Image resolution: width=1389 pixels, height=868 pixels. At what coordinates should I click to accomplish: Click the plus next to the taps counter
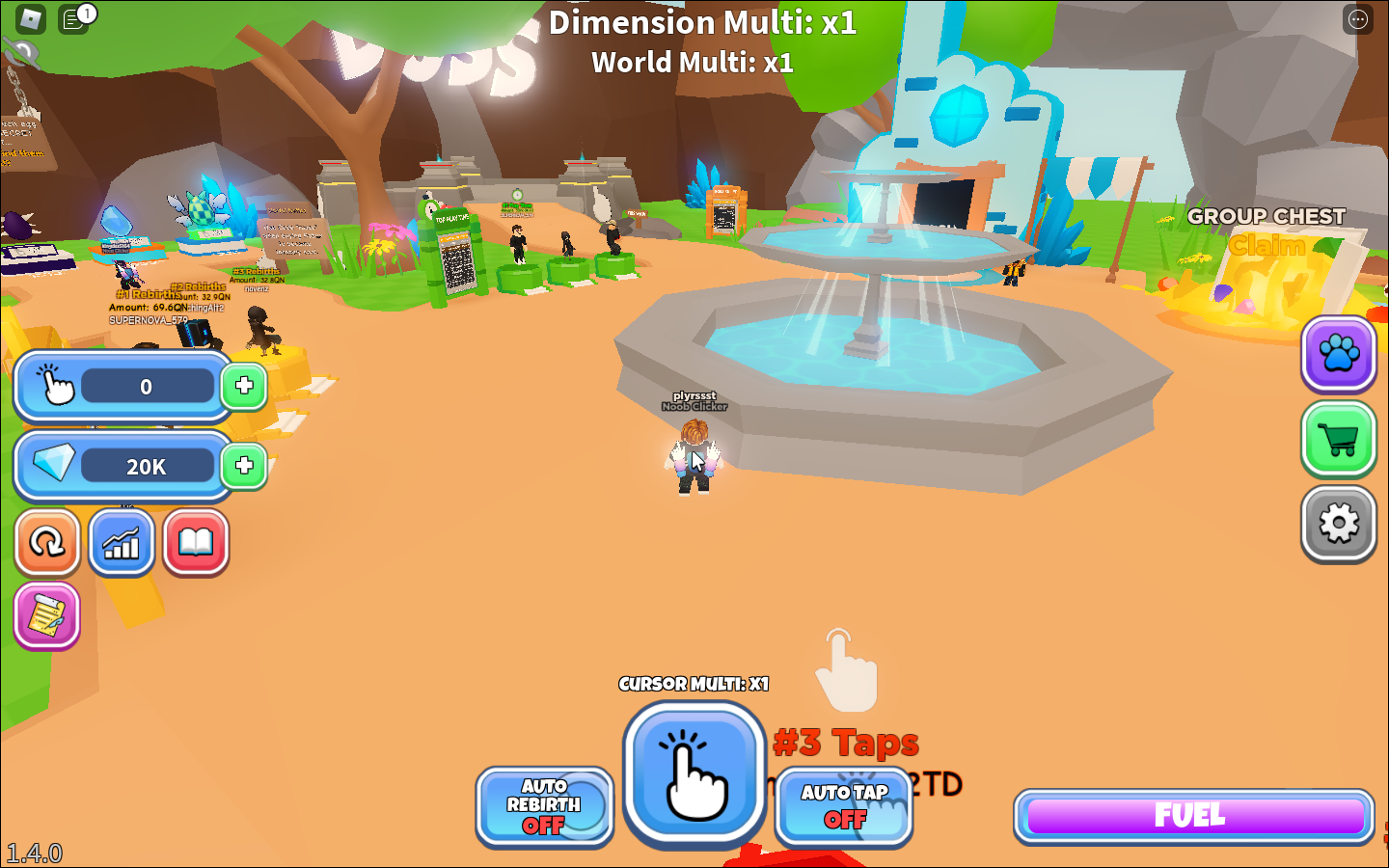(x=245, y=387)
